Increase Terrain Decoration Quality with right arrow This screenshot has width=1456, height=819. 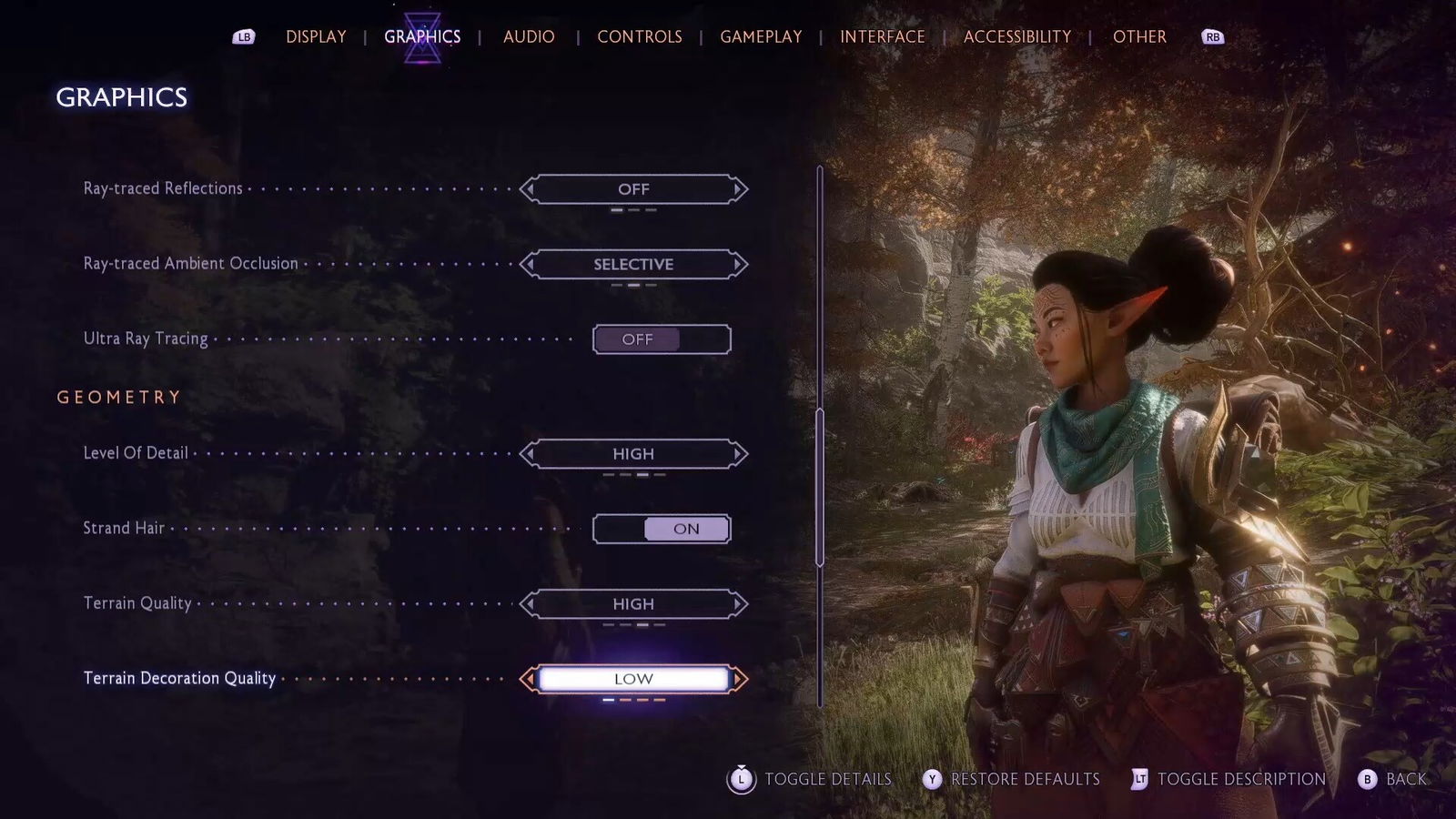click(739, 679)
